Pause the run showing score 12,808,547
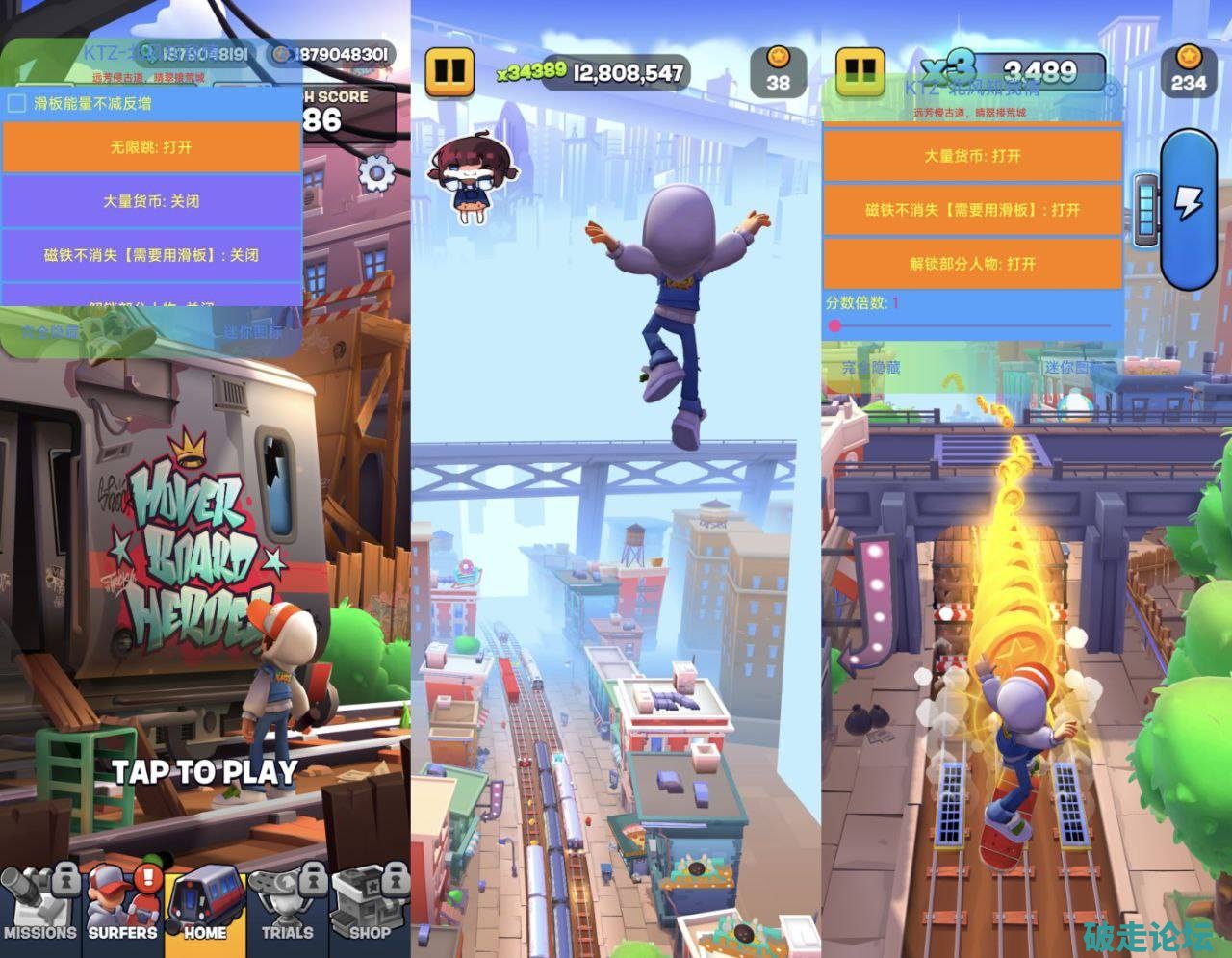 [x=450, y=71]
